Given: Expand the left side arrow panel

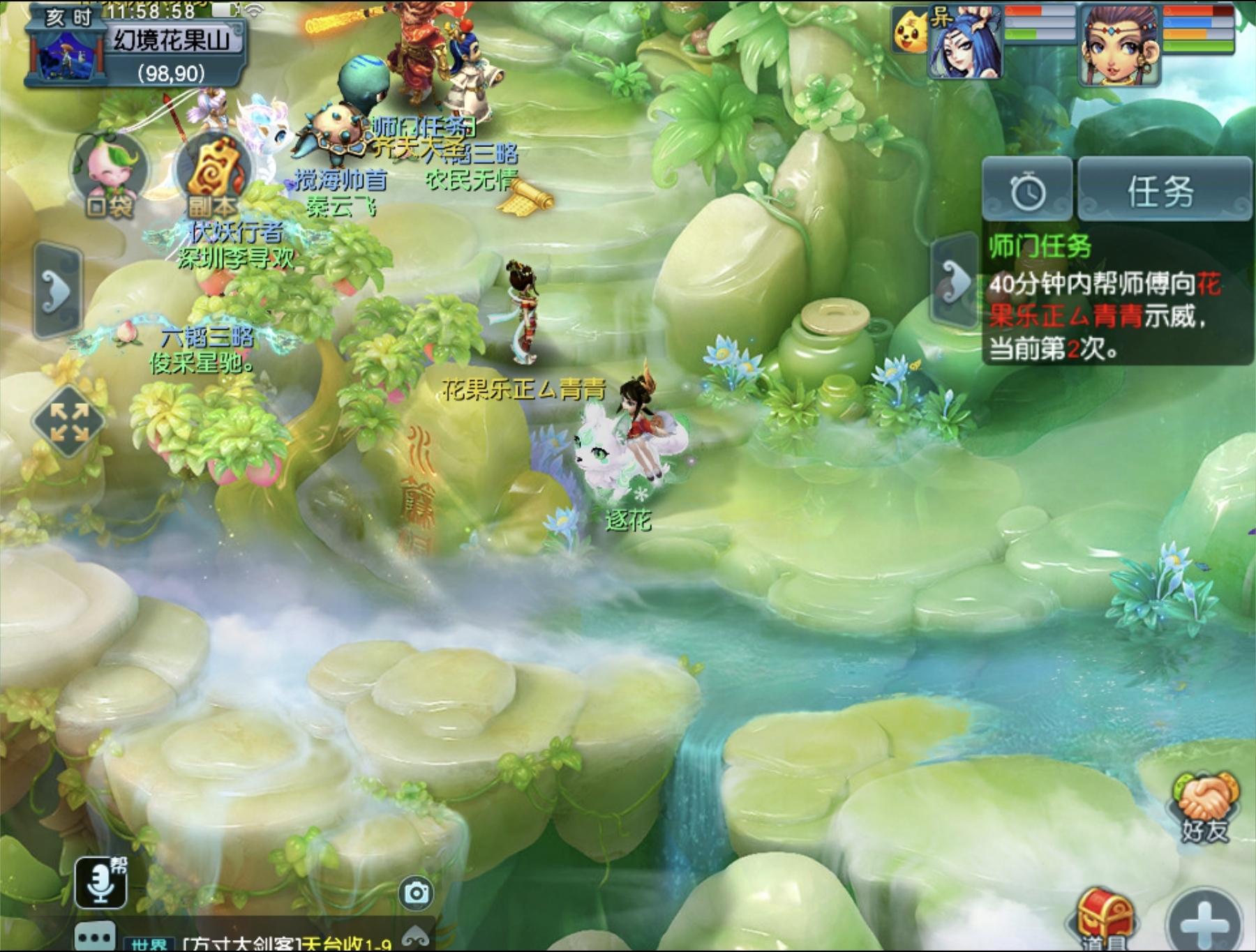Looking at the screenshot, I should tap(57, 289).
